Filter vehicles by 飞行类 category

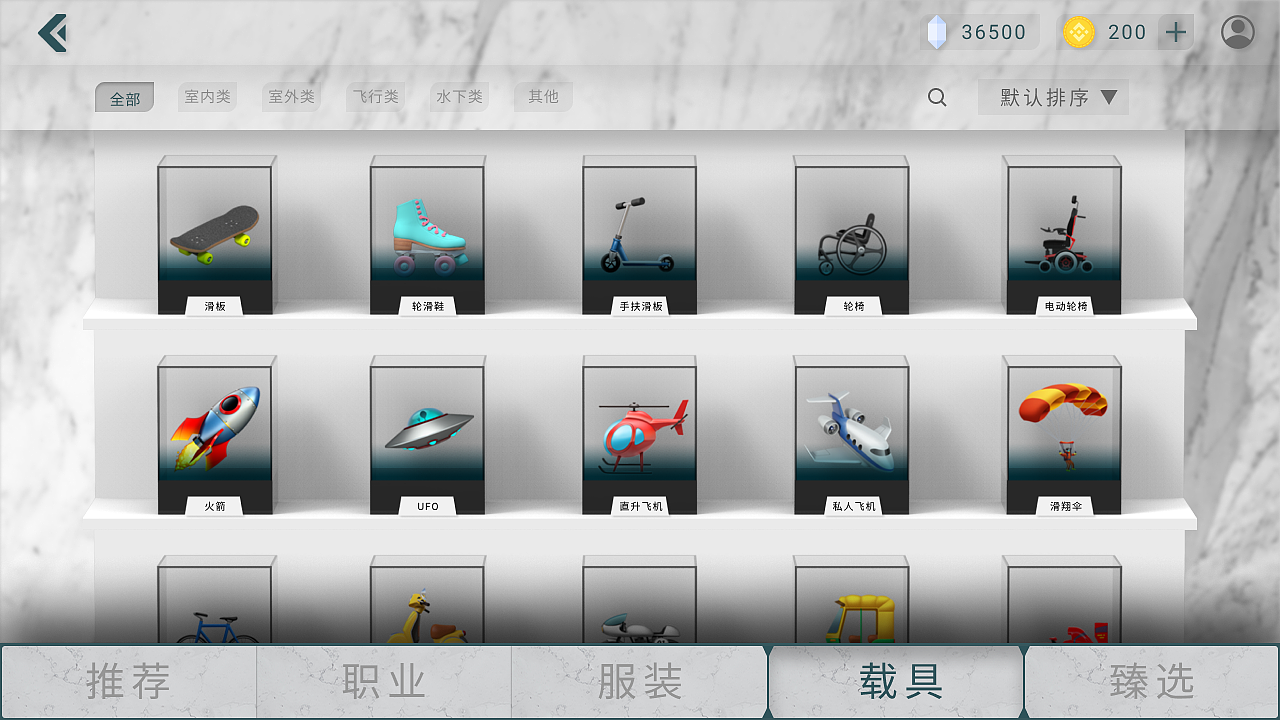pyautogui.click(x=375, y=96)
